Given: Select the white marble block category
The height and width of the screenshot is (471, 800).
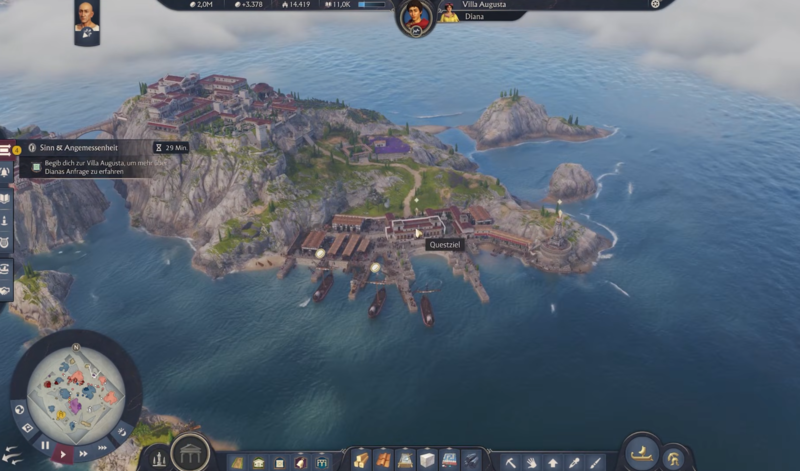Looking at the screenshot, I should coord(427,462).
